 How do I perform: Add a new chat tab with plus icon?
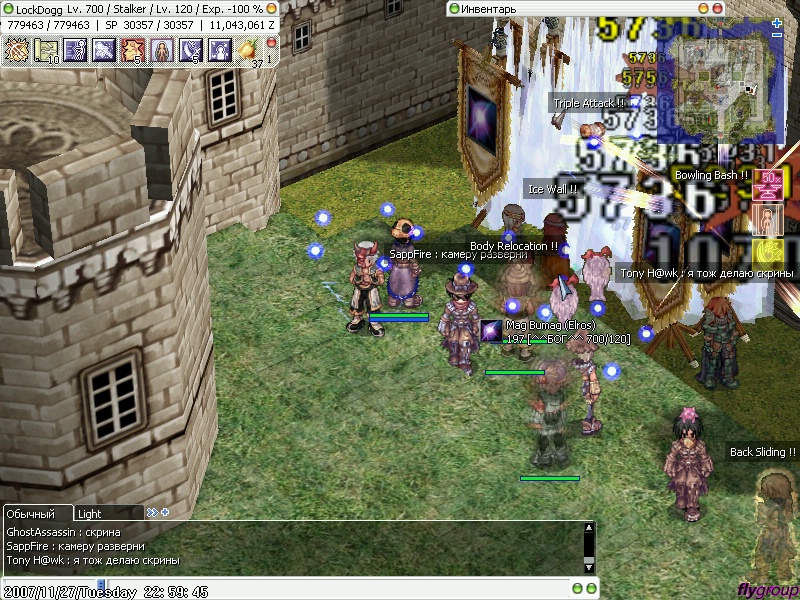tap(165, 513)
